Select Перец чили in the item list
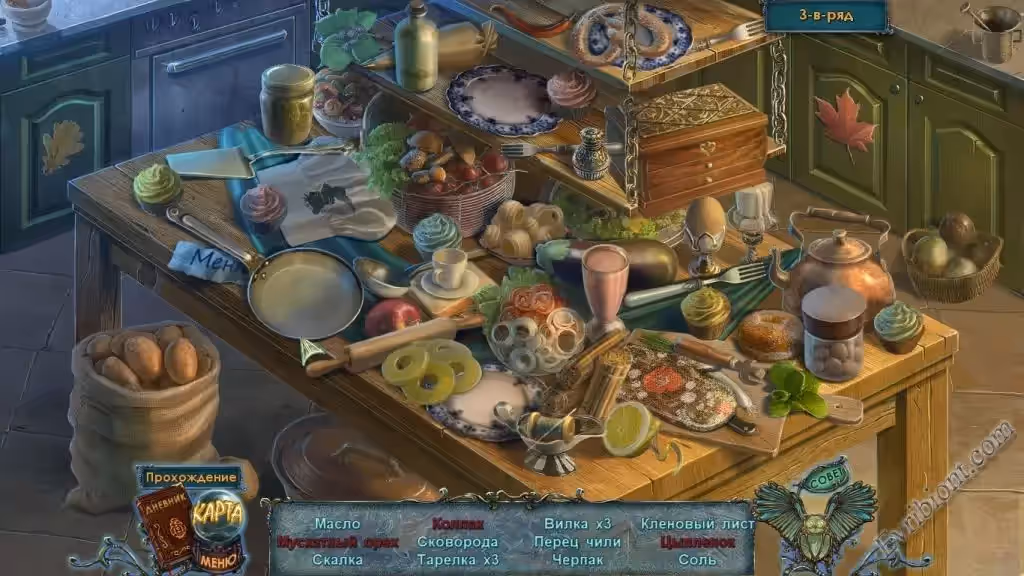This screenshot has width=1024, height=576. pyautogui.click(x=577, y=542)
